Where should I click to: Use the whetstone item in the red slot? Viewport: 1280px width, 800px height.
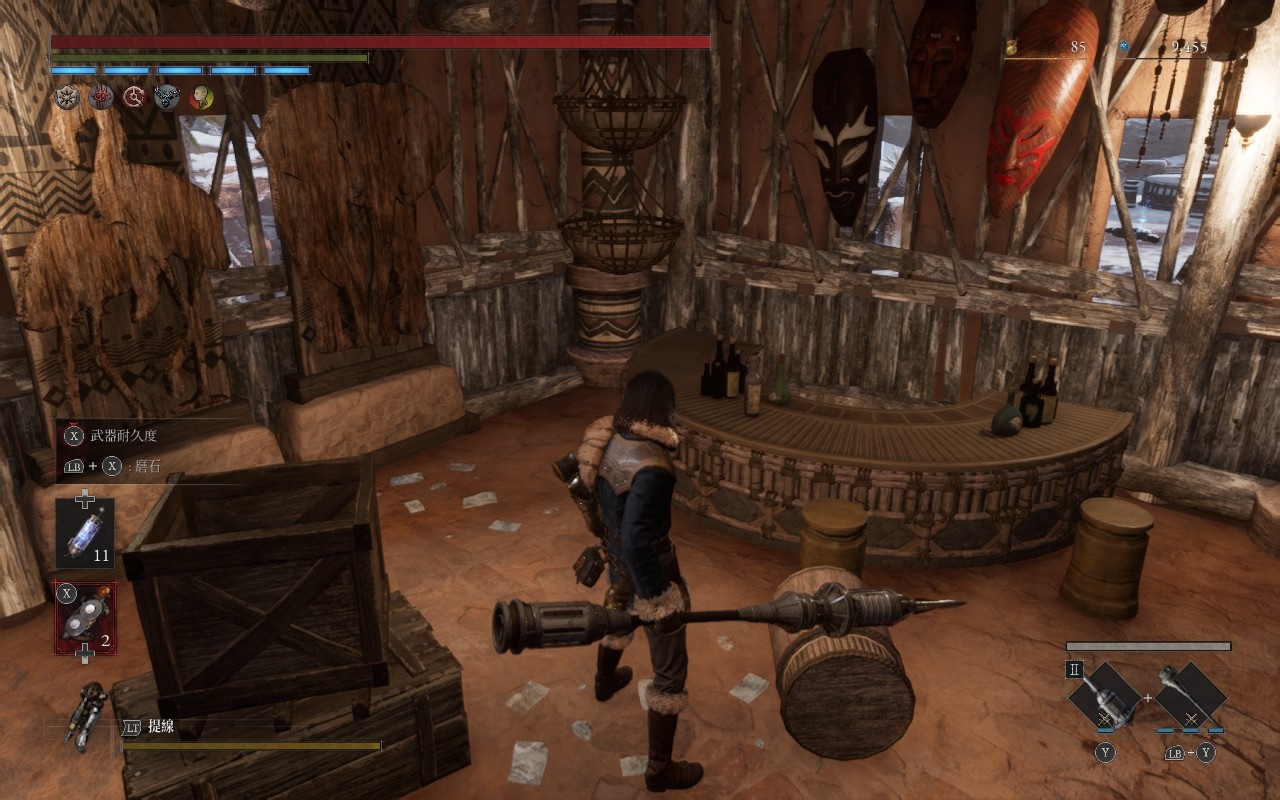pyautogui.click(x=85, y=618)
